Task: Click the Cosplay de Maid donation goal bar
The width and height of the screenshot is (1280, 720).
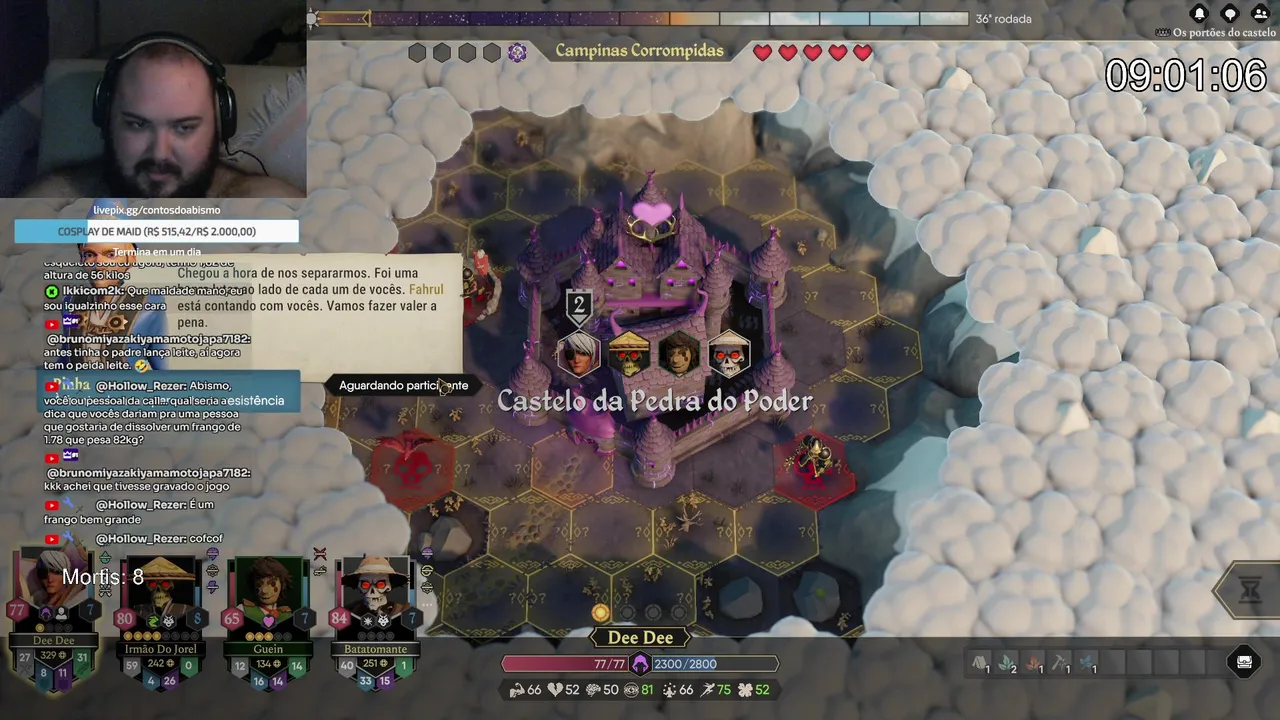Action: pos(156,231)
